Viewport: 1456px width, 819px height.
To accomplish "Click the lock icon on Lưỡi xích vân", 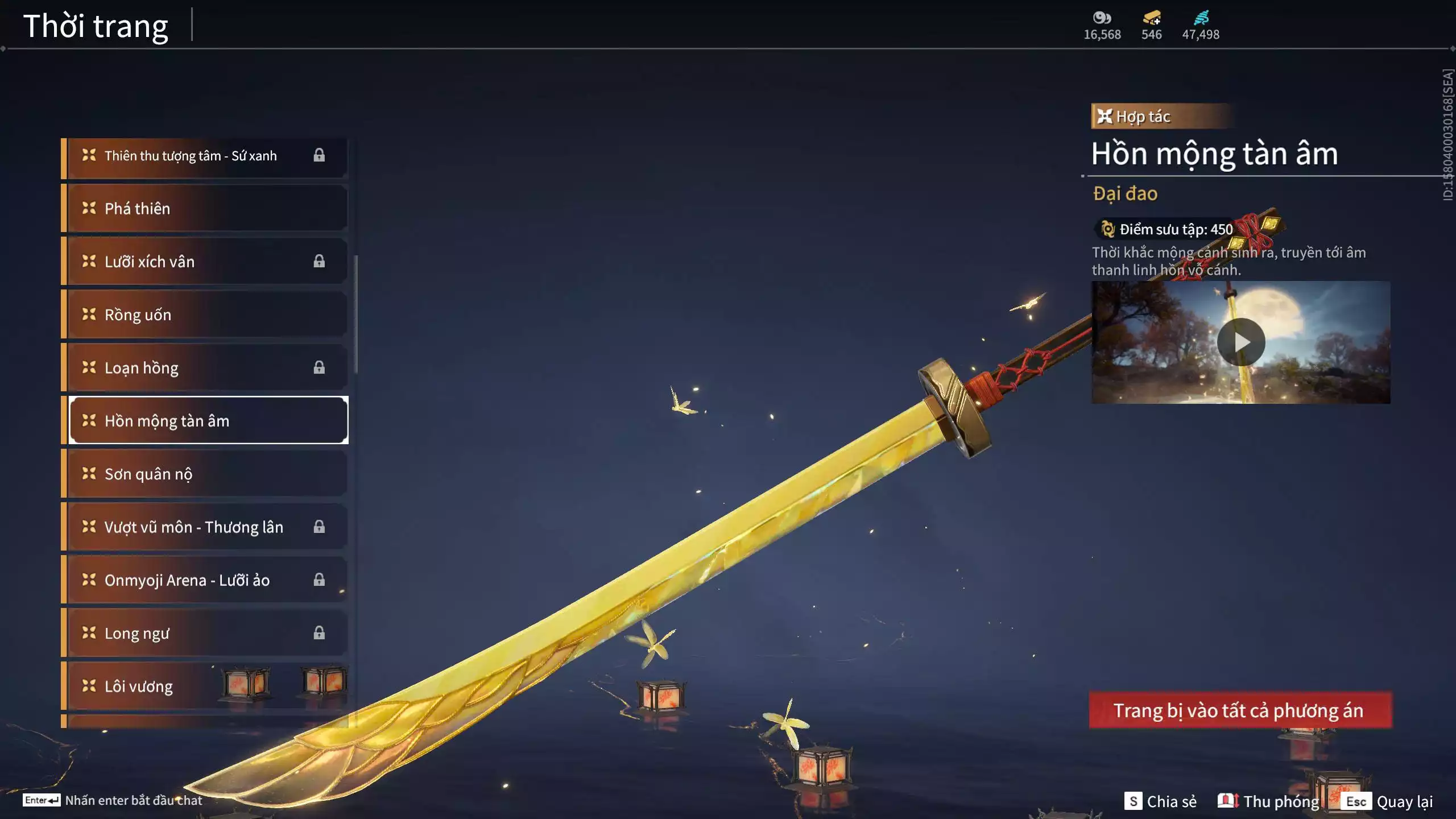I will (320, 261).
